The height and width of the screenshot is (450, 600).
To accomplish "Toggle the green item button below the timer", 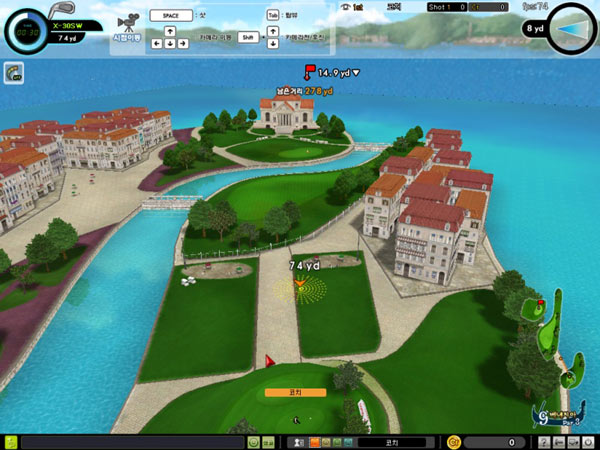I will [14, 72].
